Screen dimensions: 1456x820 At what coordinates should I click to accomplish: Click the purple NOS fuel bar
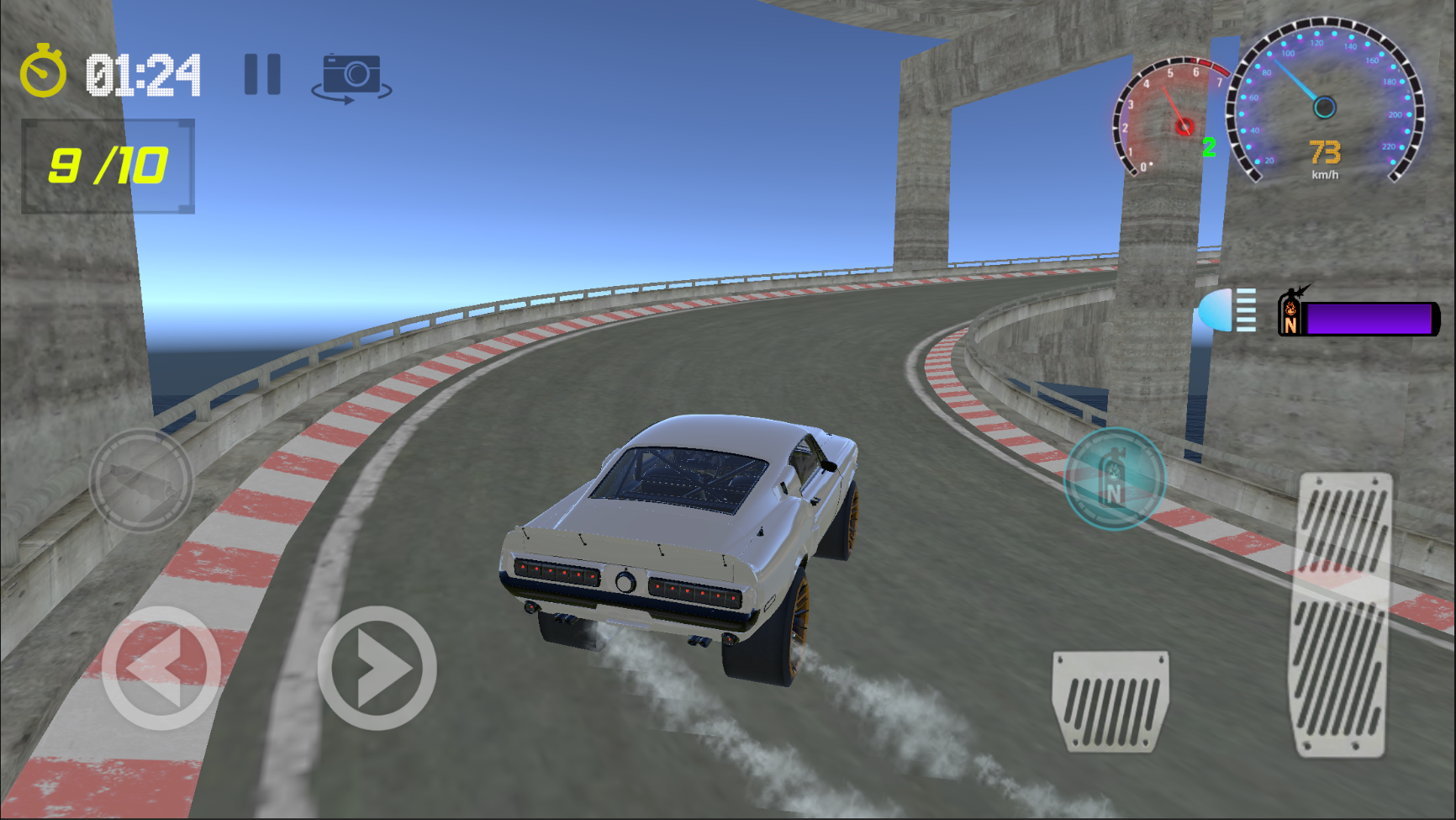pos(1370,320)
